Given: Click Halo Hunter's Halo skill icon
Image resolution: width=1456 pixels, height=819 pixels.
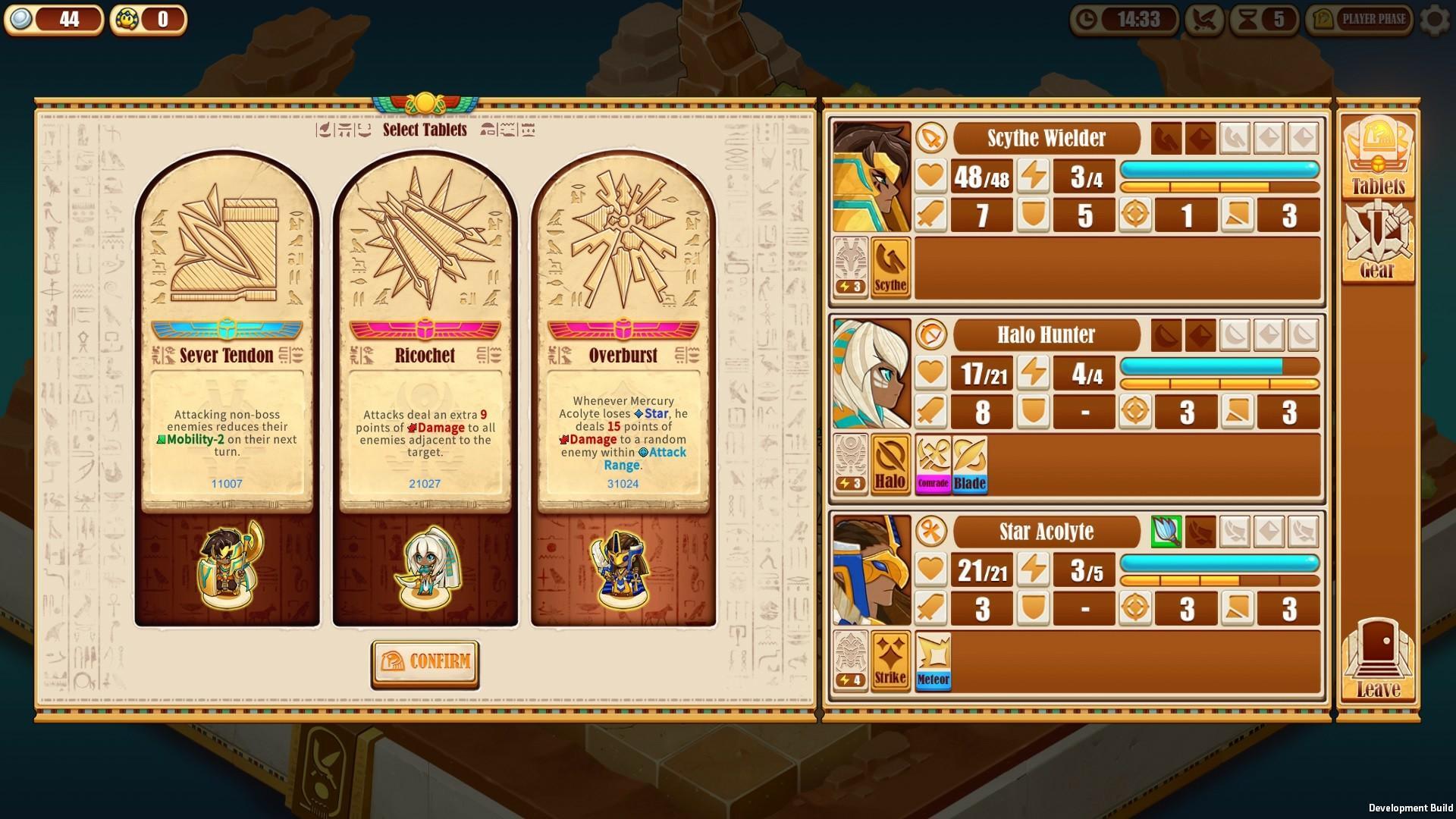Looking at the screenshot, I should tap(890, 465).
